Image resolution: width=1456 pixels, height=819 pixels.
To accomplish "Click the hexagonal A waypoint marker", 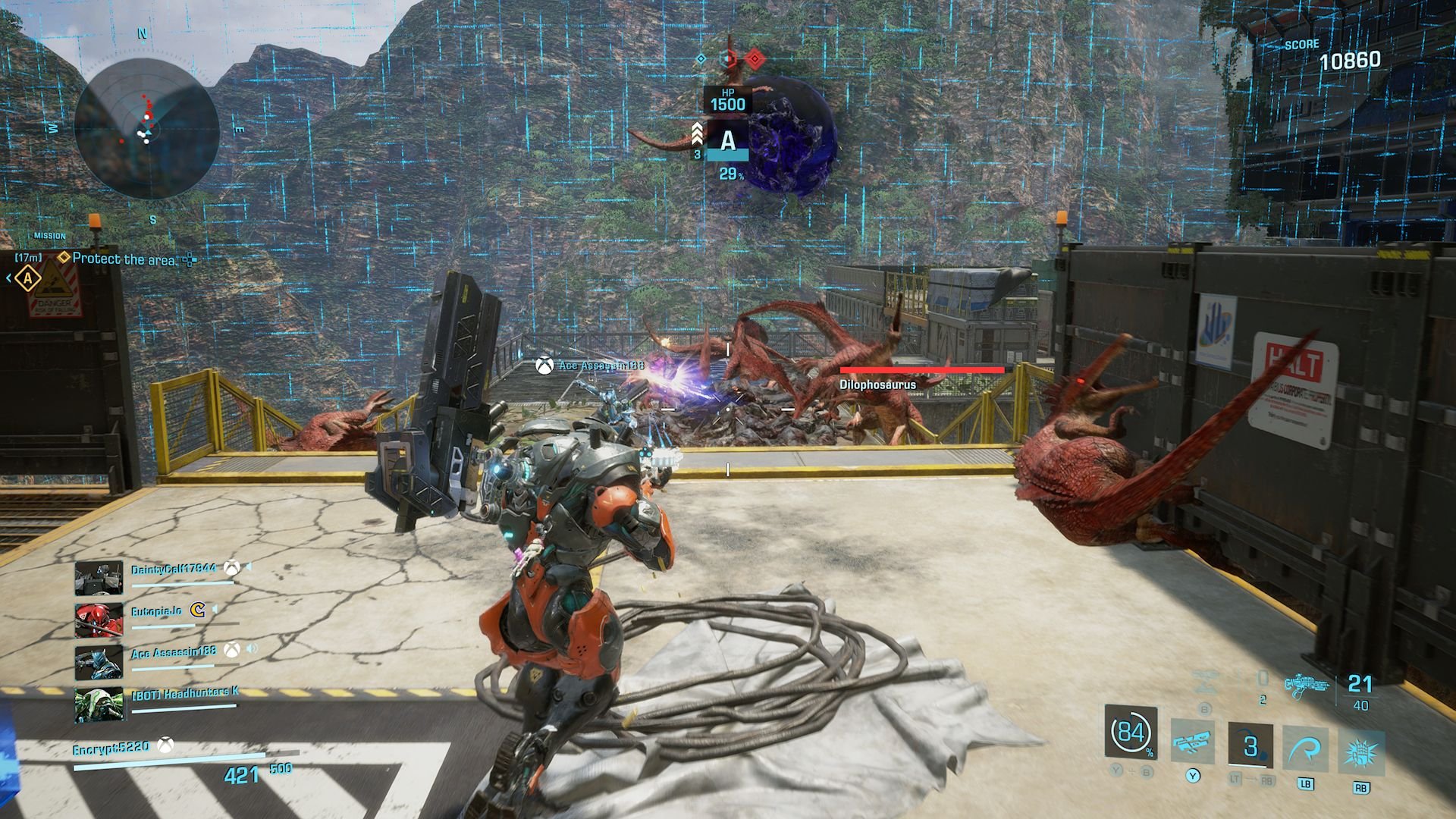I will point(28,278).
